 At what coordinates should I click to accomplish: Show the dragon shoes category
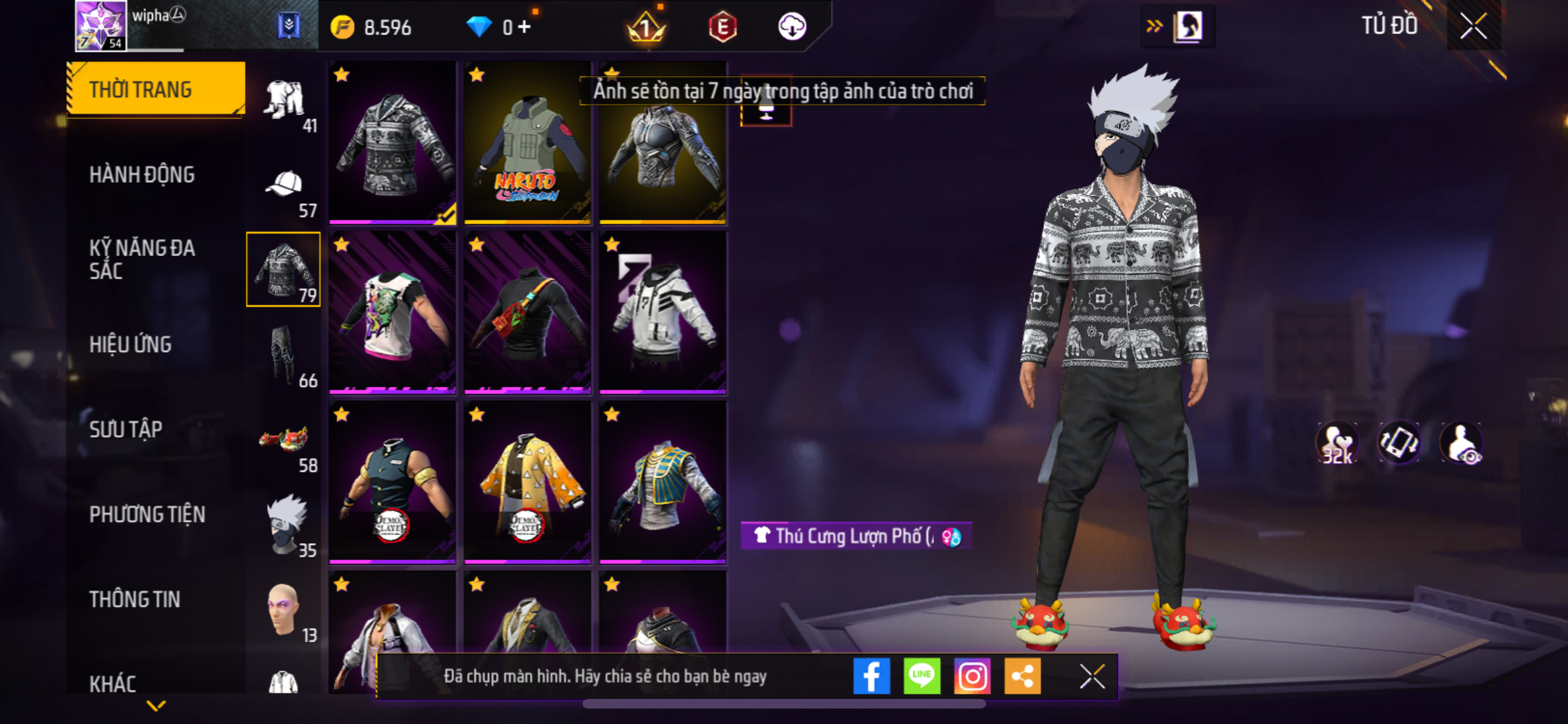click(x=284, y=440)
